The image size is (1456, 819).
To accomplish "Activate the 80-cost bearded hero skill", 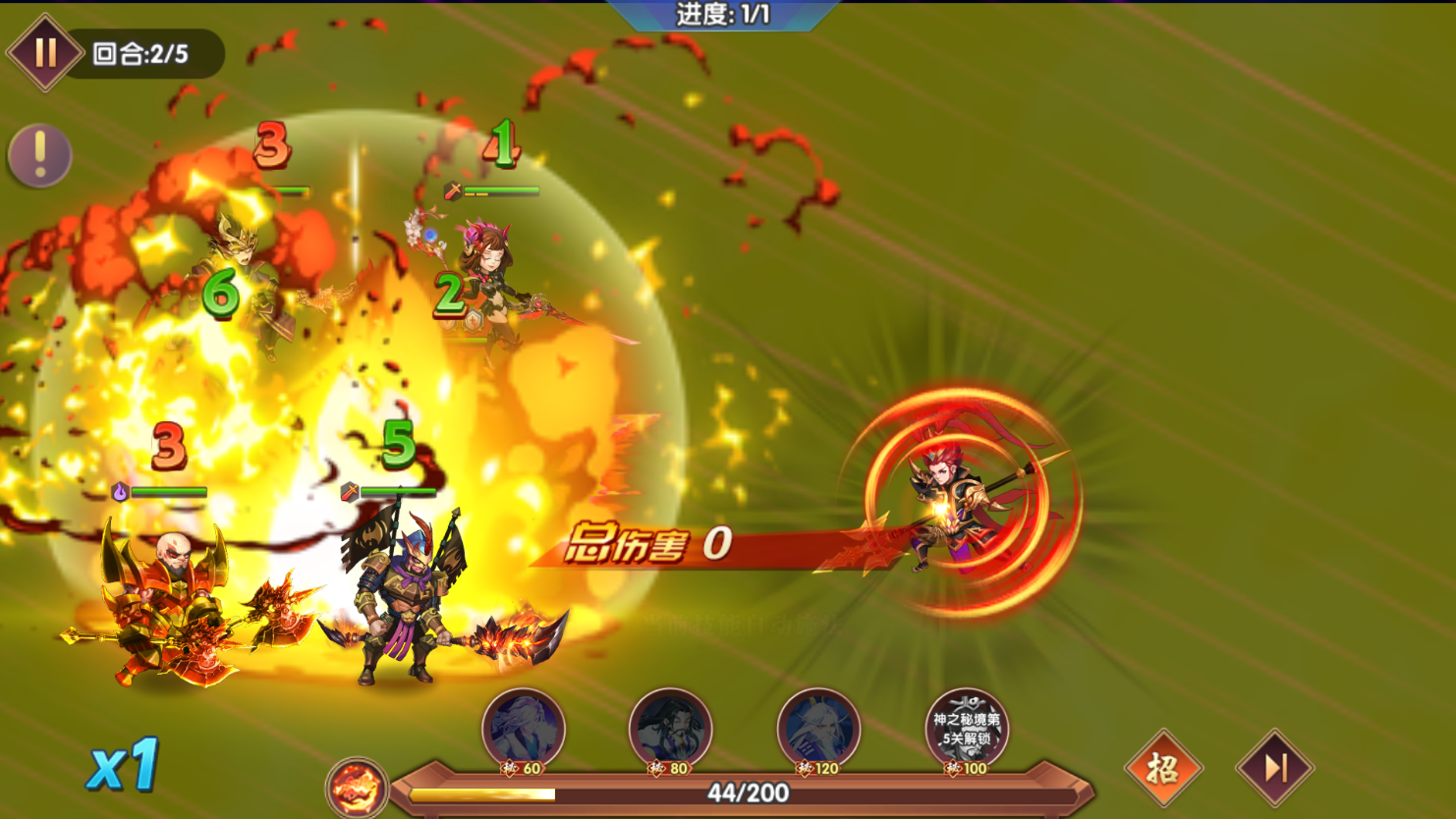I will tap(671, 729).
